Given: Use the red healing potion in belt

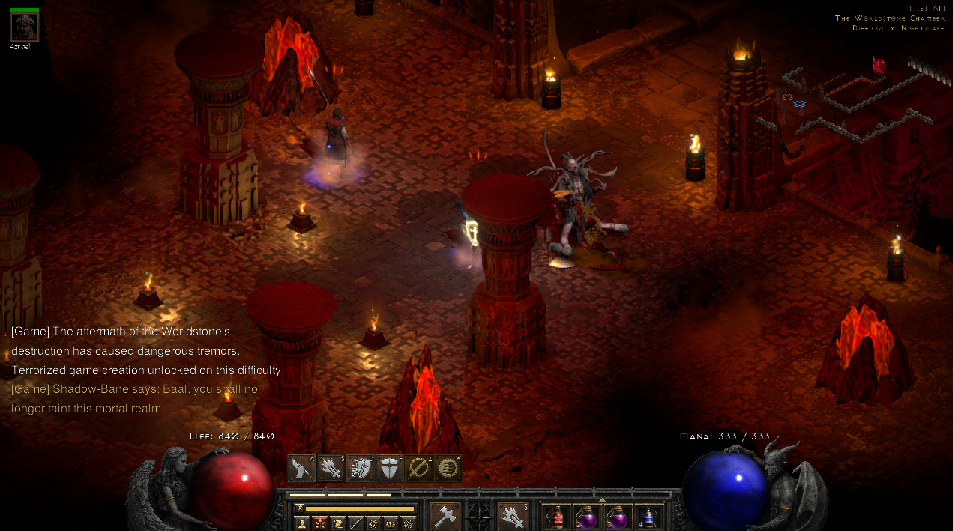Looking at the screenshot, I should point(555,518).
